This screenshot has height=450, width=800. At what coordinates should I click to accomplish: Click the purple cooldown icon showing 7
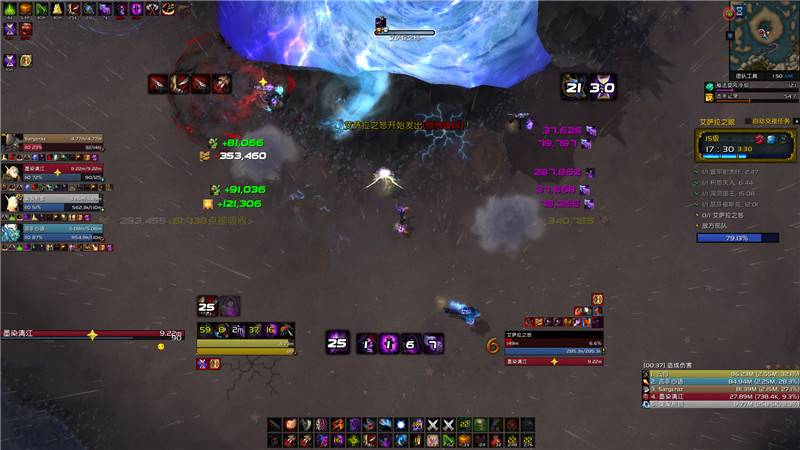click(432, 344)
